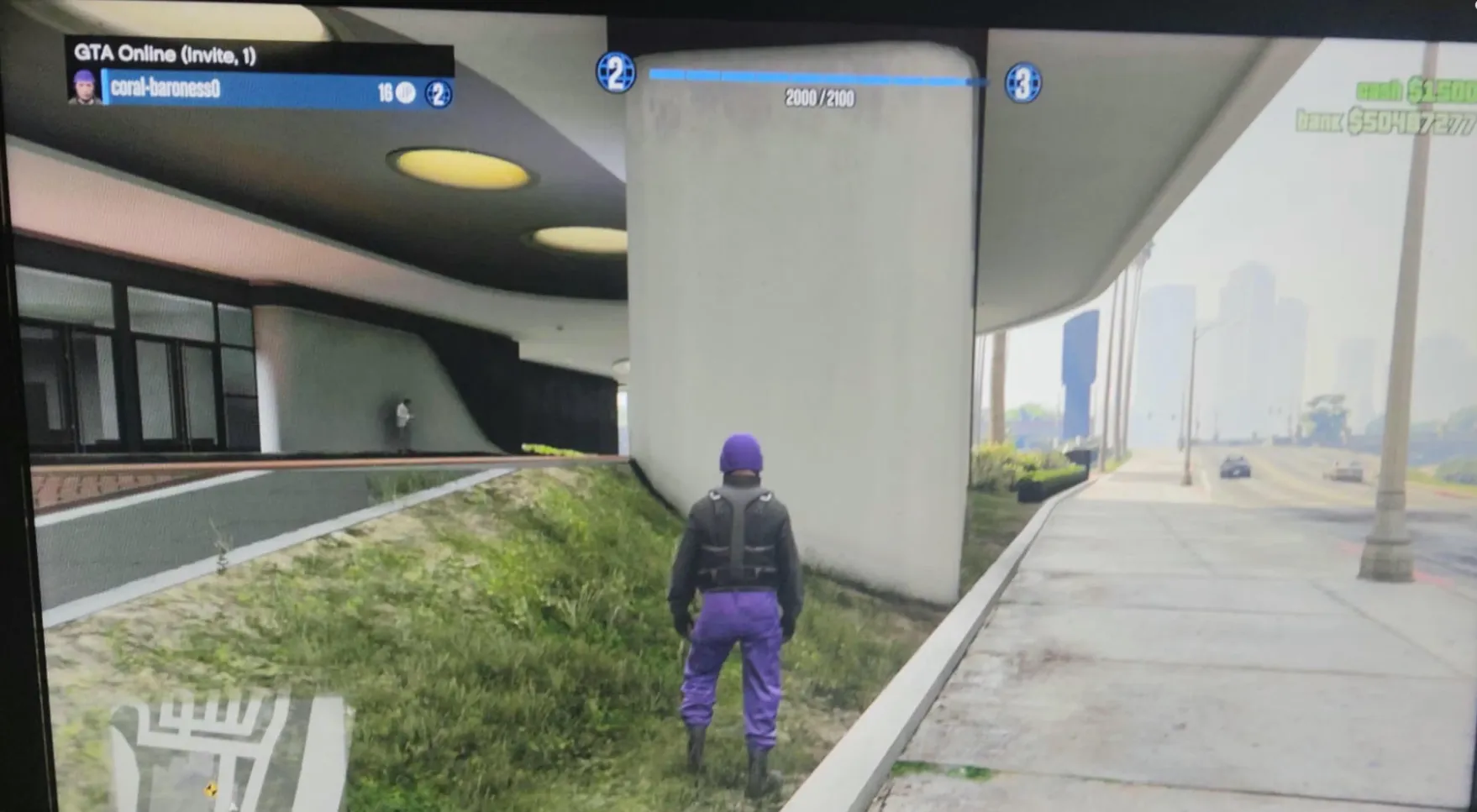Click the 2000/2100 XP counter text
The height and width of the screenshot is (812, 1477).
819,98
